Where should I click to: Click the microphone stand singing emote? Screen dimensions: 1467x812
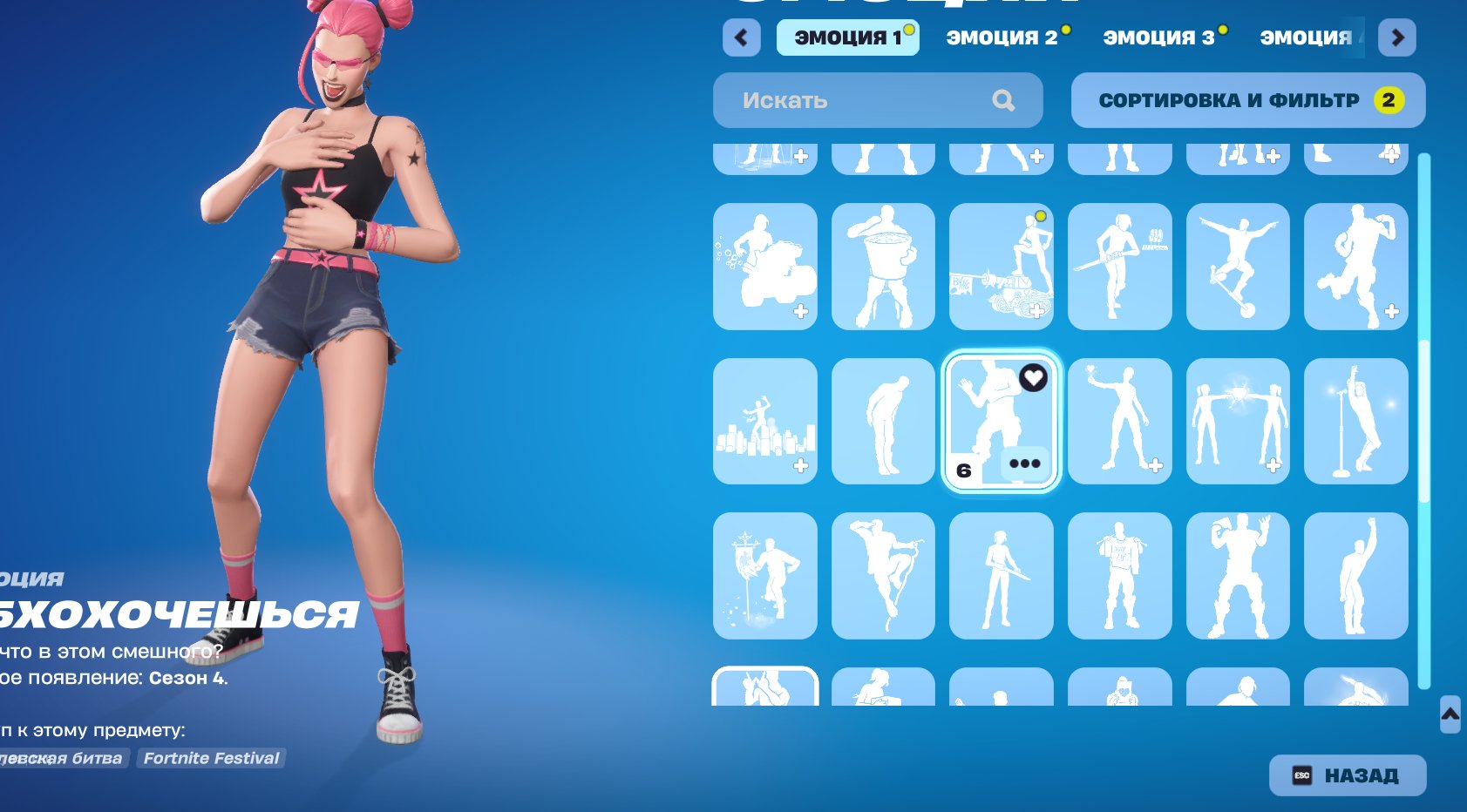1357,421
